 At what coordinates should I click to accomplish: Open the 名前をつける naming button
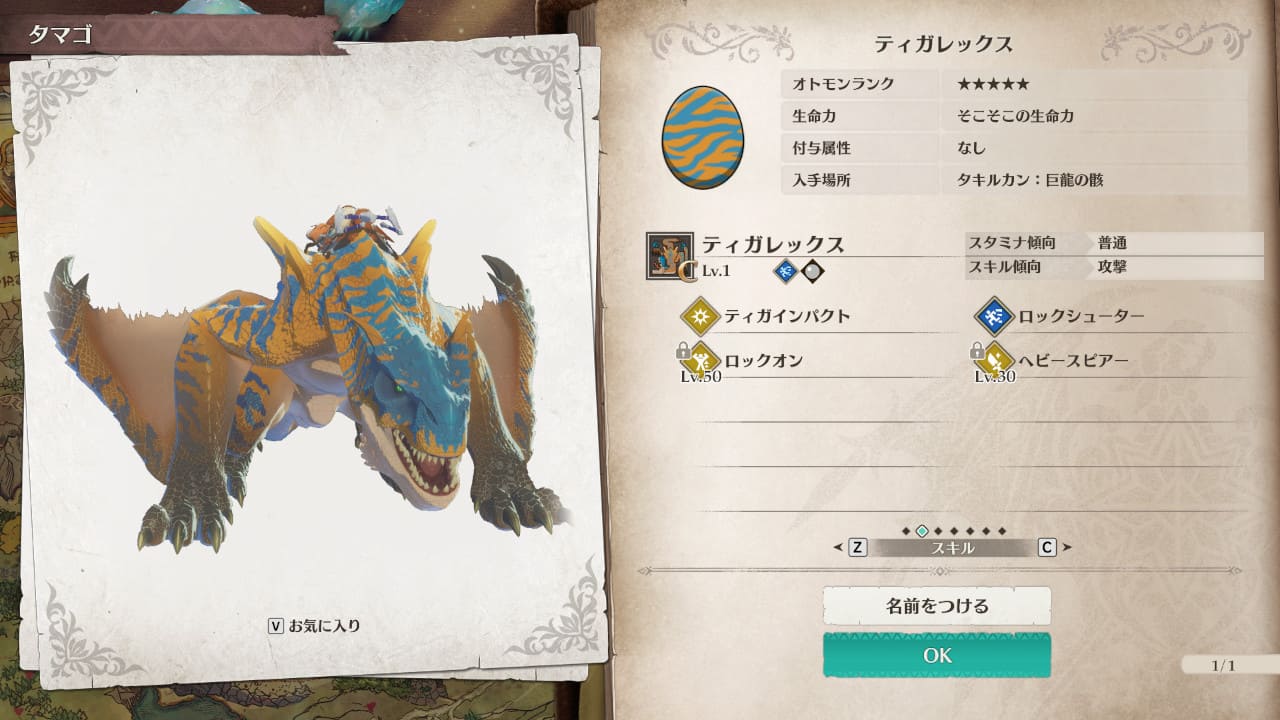click(937, 606)
